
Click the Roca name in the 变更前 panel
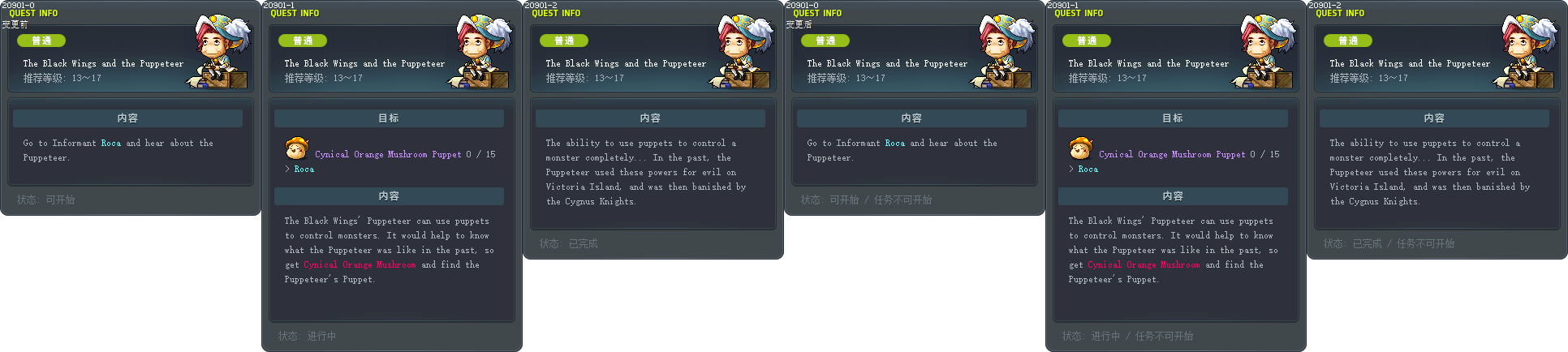coord(111,144)
